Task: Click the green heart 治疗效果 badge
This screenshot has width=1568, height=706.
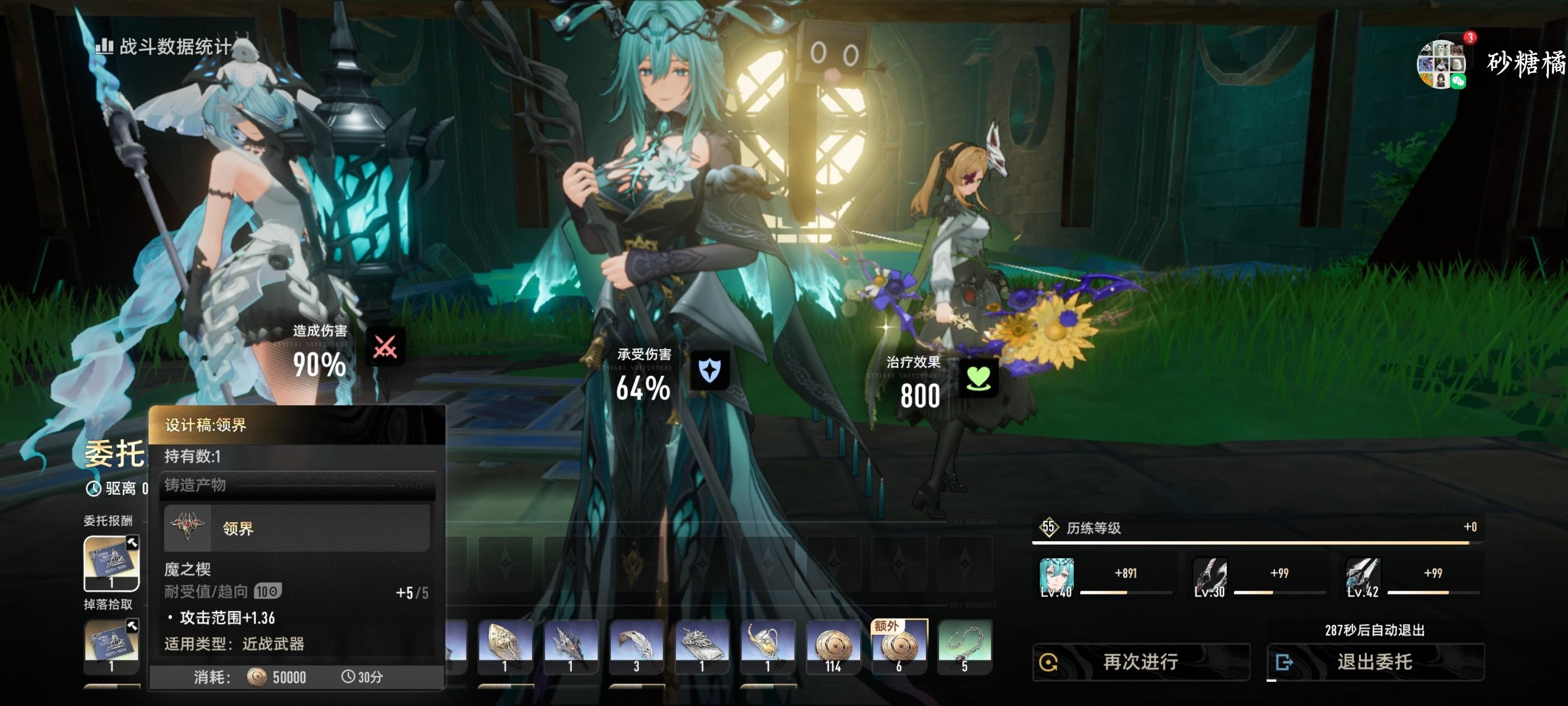Action: (x=978, y=378)
